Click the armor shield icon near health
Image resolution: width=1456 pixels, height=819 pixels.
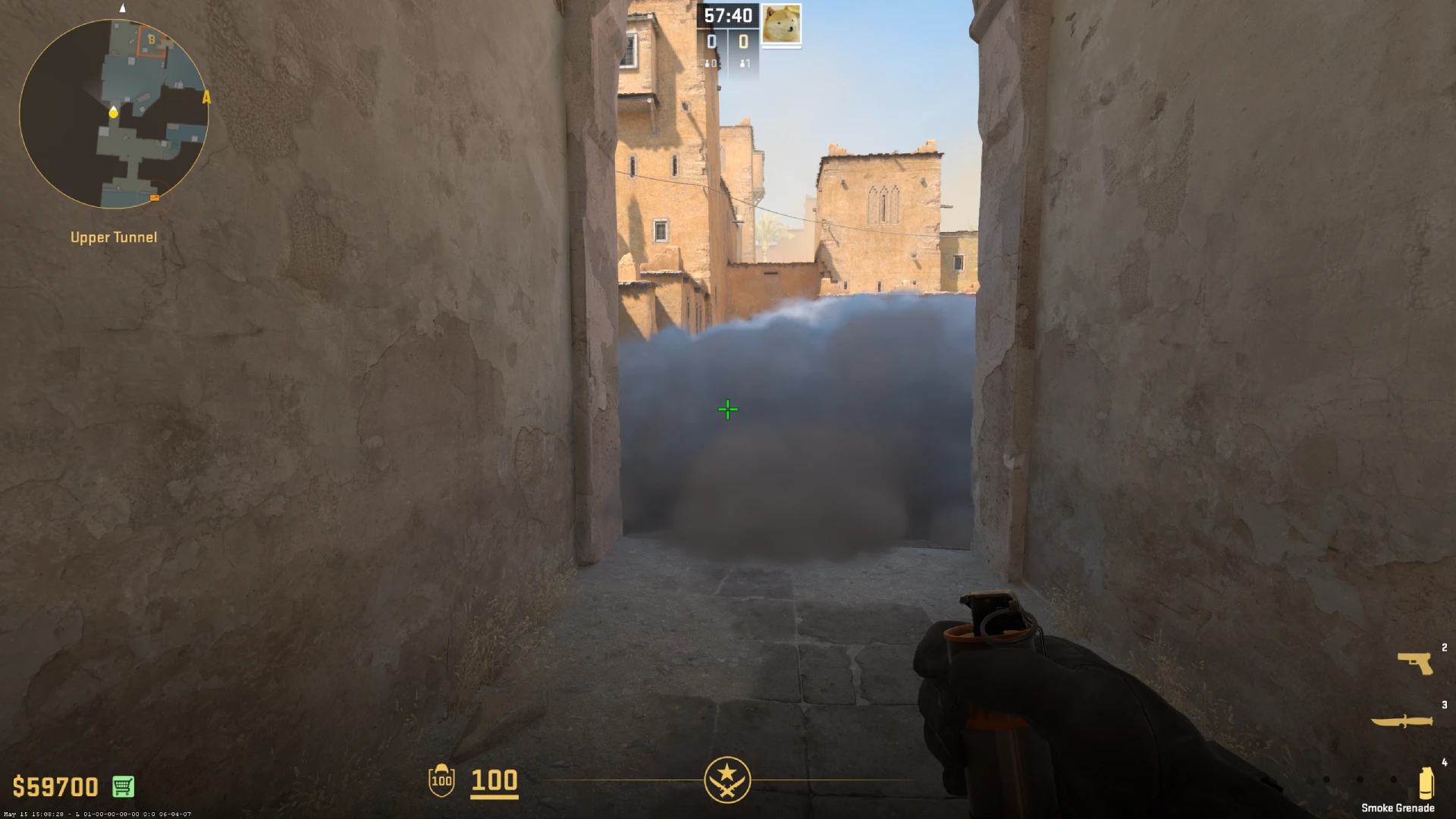[x=441, y=781]
